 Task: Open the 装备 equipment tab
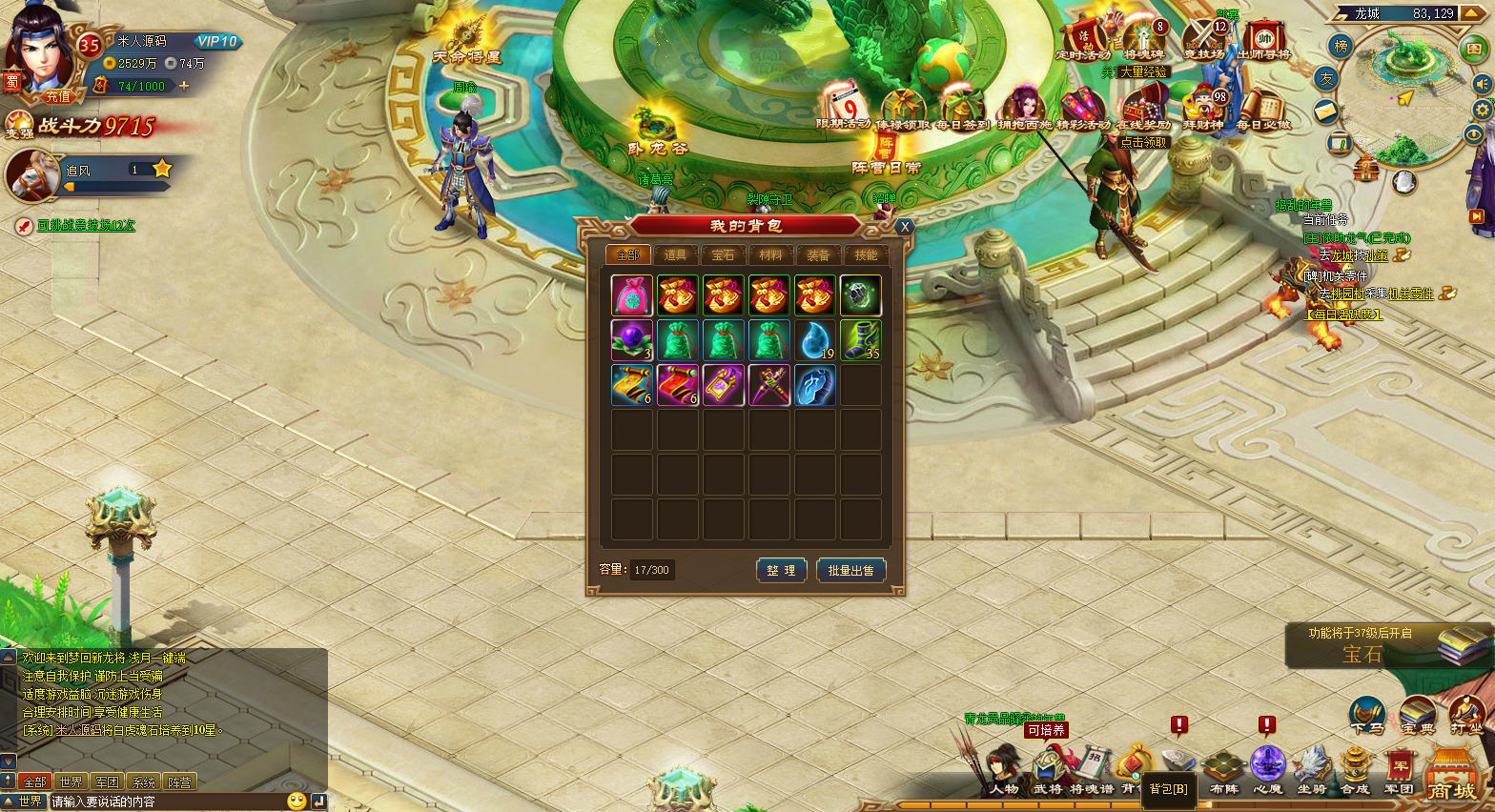tap(818, 254)
